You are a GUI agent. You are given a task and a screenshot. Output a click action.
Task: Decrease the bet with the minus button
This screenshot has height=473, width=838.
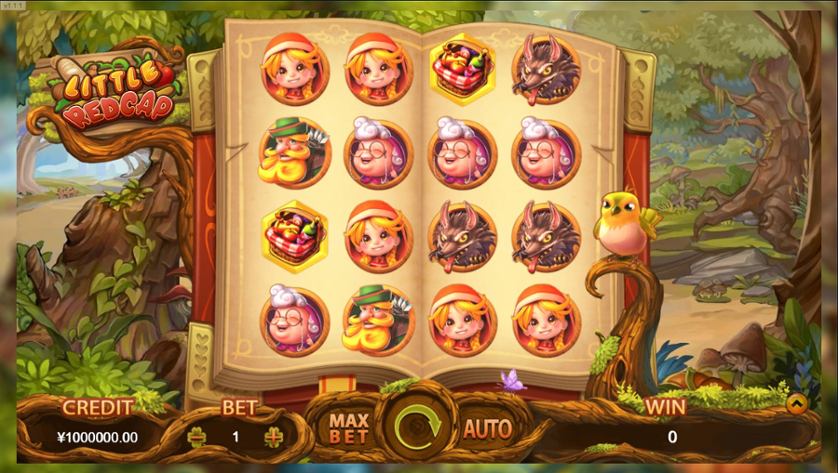(198, 437)
